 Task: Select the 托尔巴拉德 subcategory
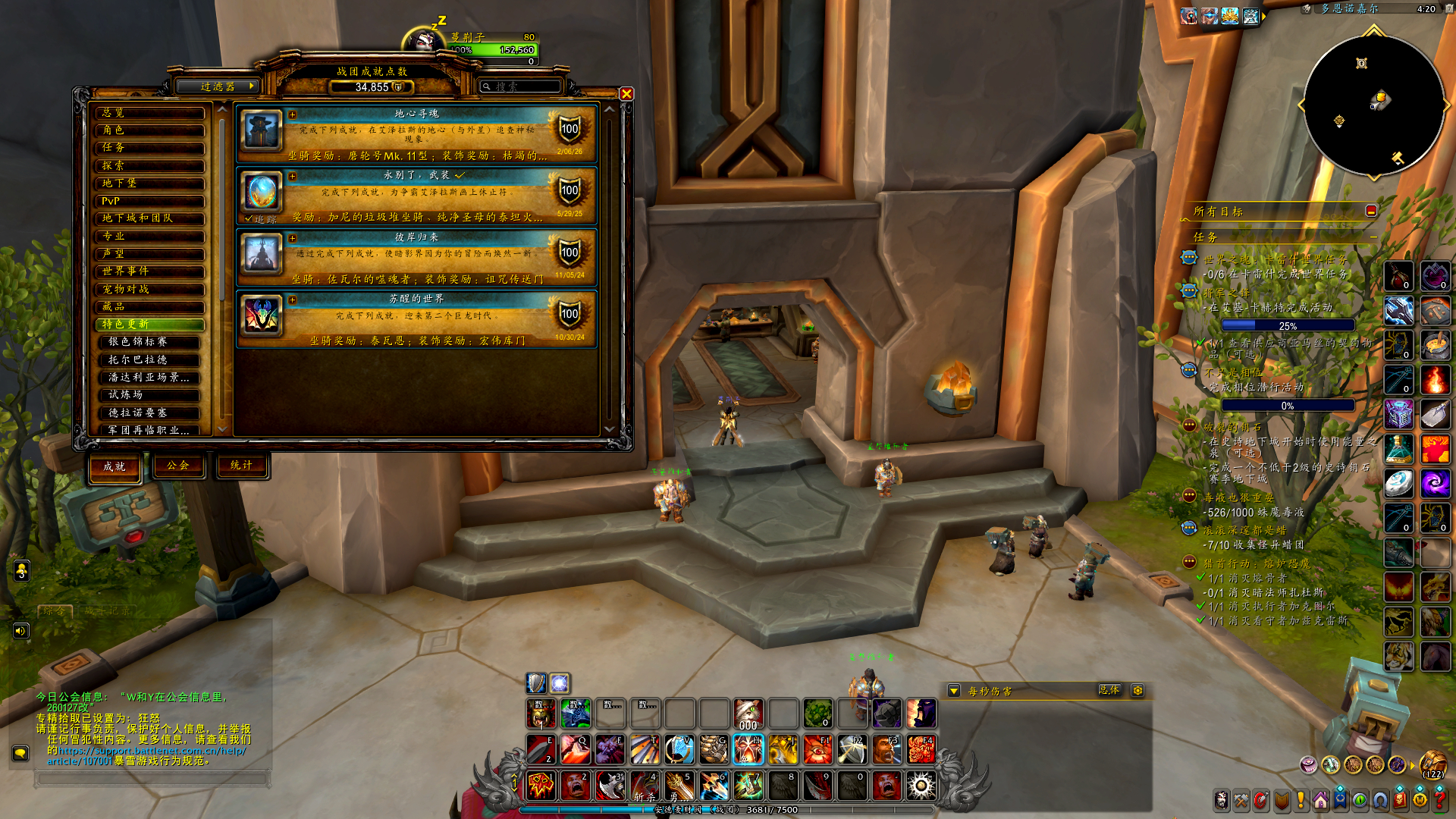tap(149, 359)
